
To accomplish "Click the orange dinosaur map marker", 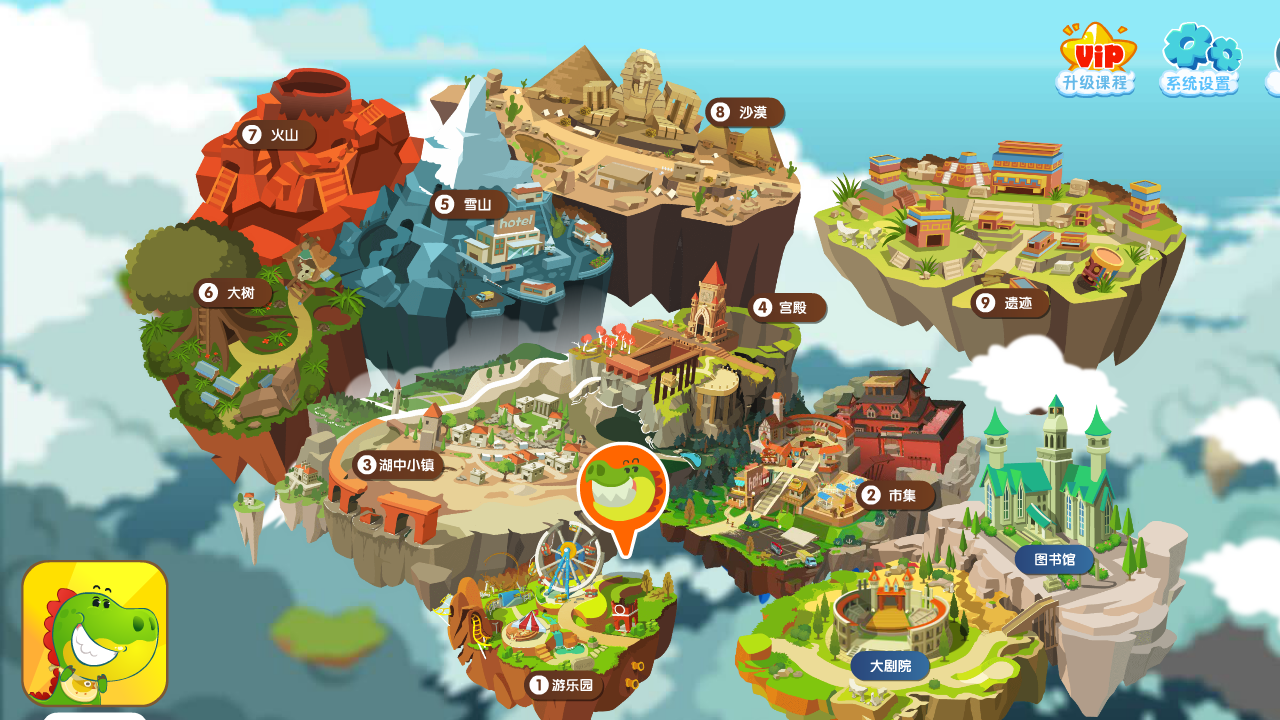I will click(622, 490).
